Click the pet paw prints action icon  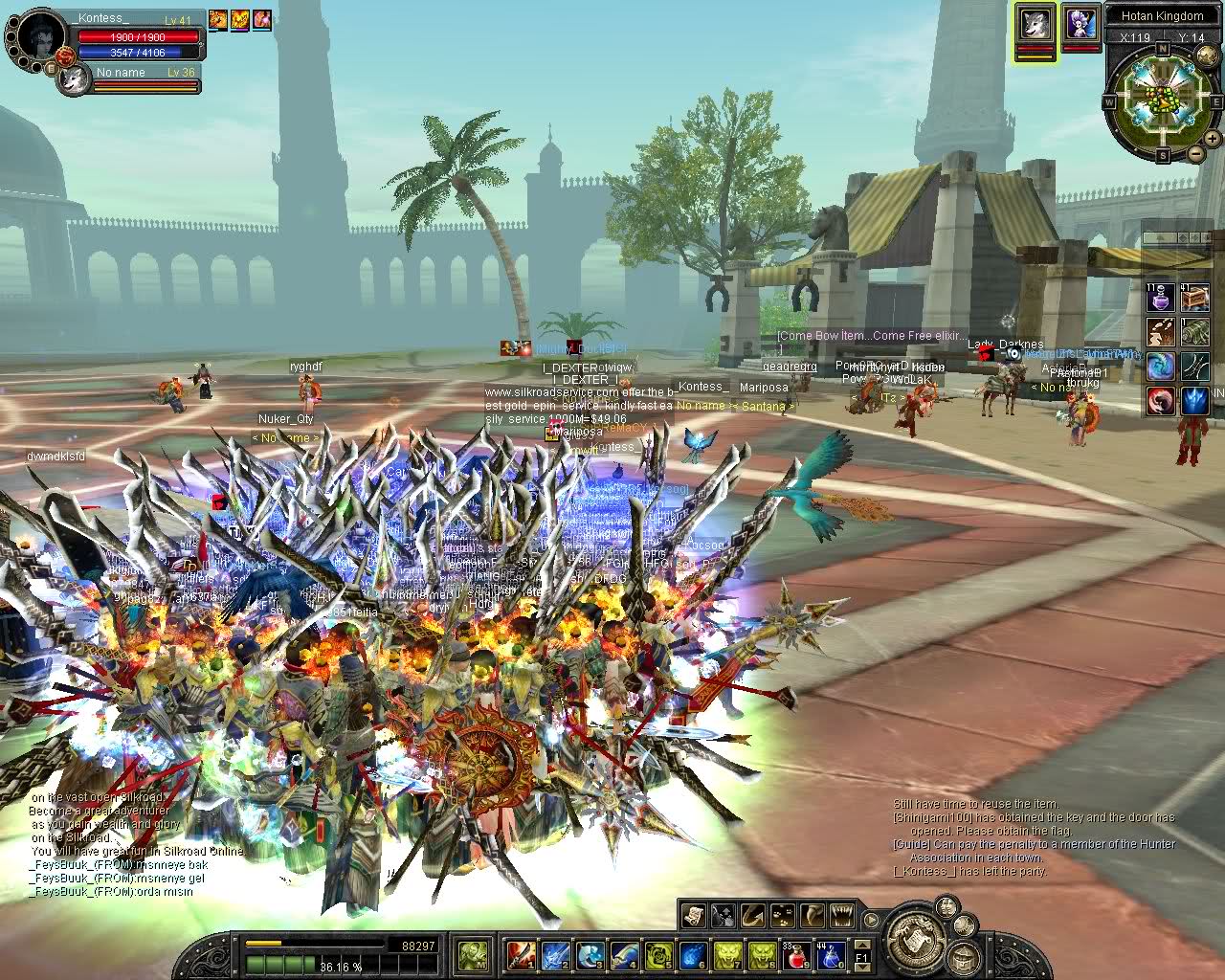783,916
